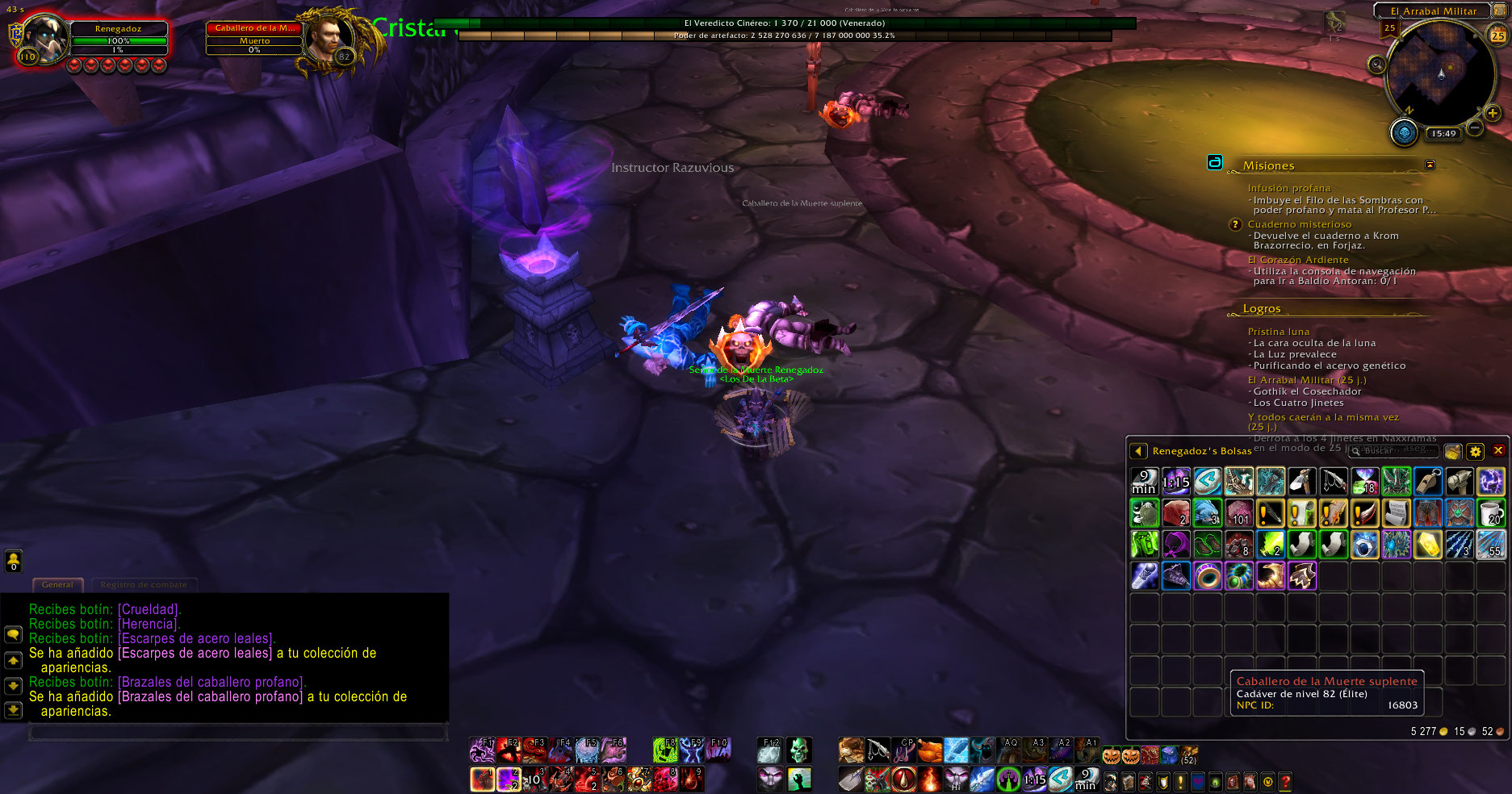Click the Buscar search field in bags
Viewport: 1512px width, 794px height.
click(1398, 451)
